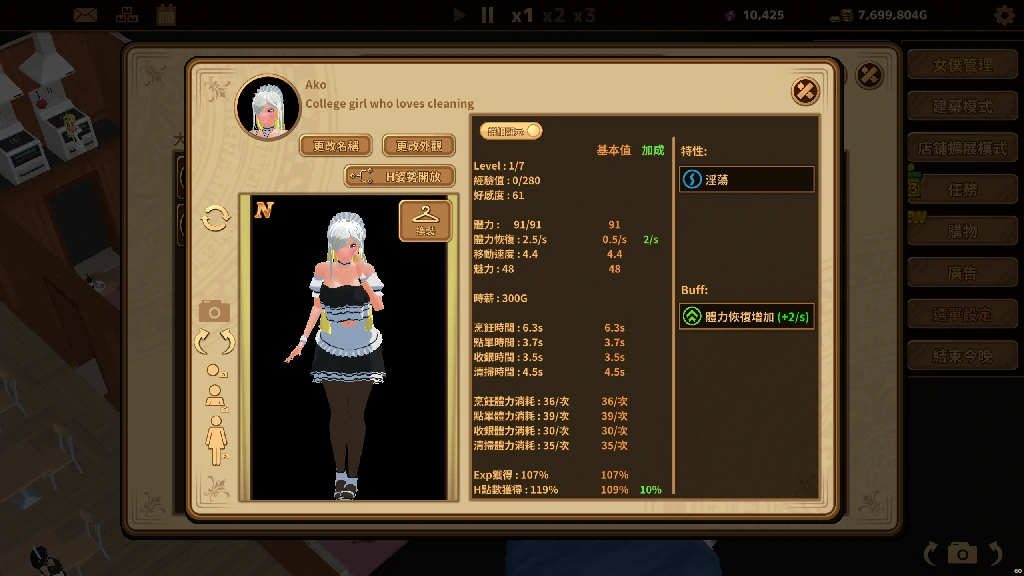
Task: Click the circular refresh arrows icon
Action: pyautogui.click(x=215, y=218)
